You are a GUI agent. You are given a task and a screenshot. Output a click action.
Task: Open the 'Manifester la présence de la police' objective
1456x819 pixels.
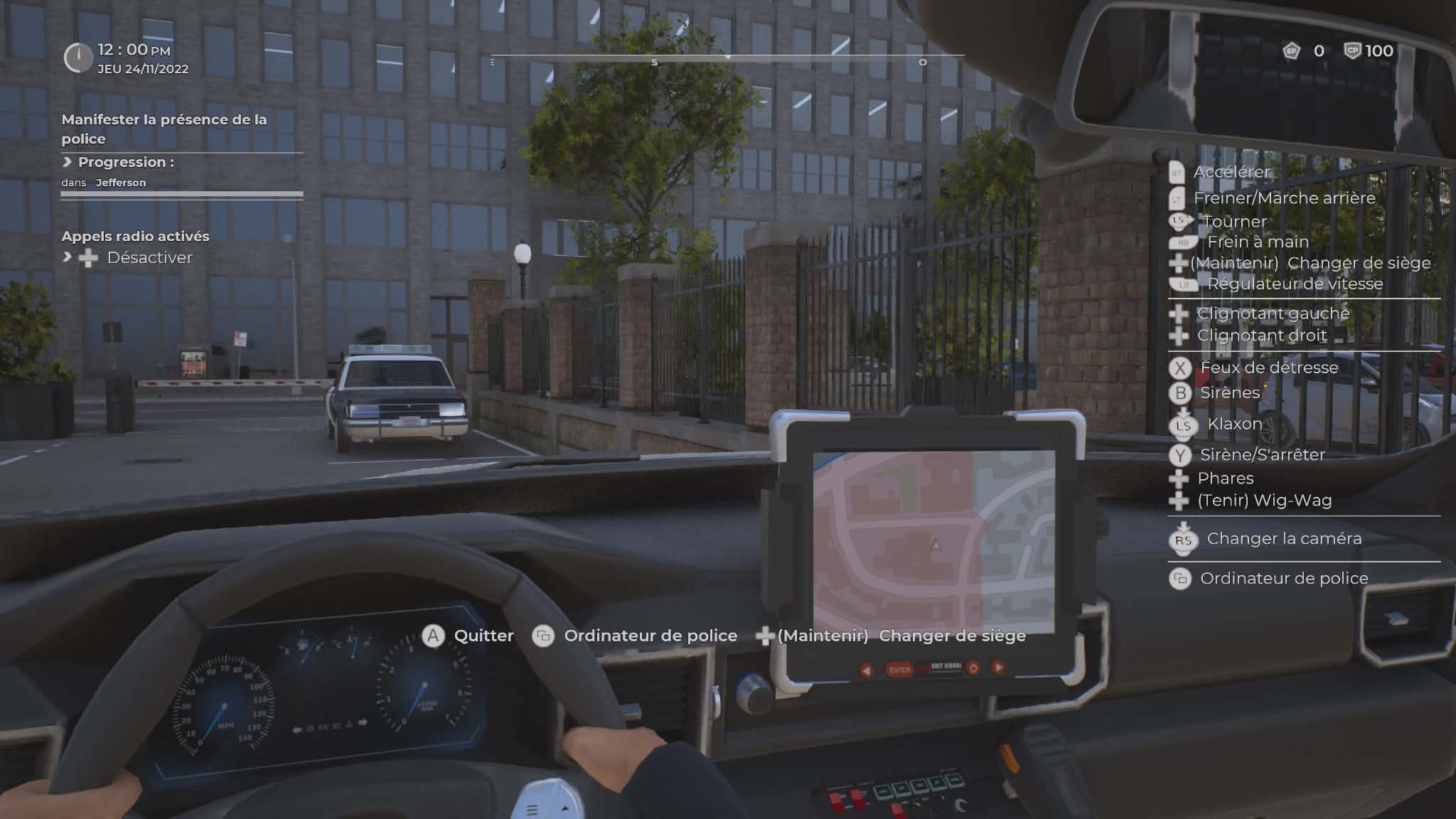point(164,129)
